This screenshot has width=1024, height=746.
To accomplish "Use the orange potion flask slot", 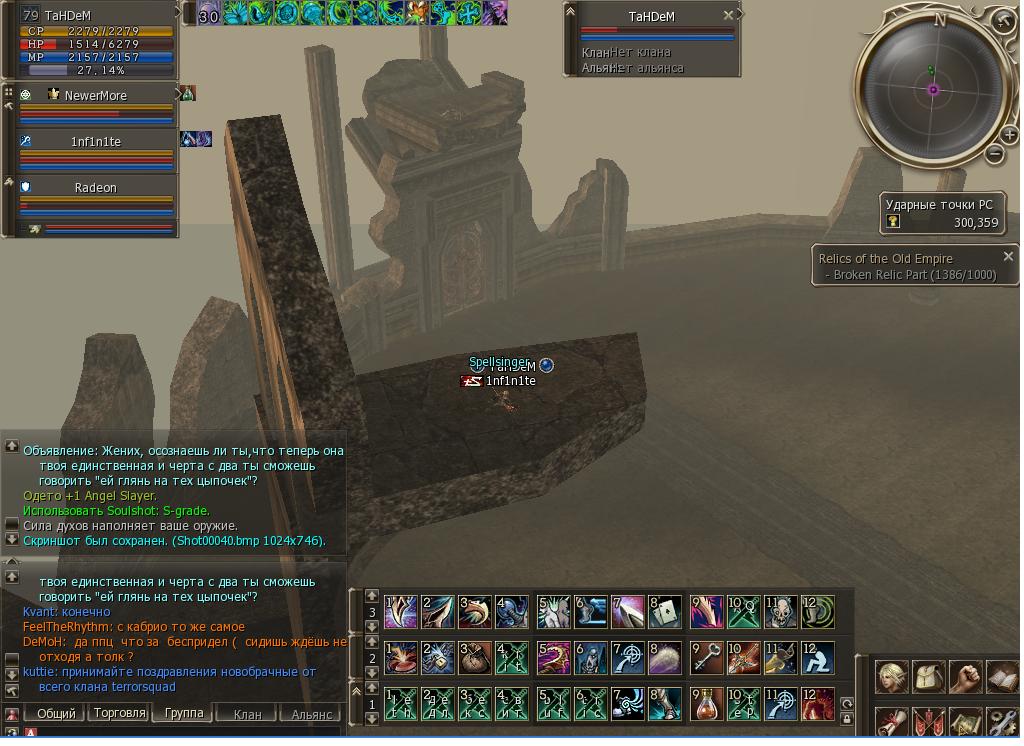I will pos(706,703).
